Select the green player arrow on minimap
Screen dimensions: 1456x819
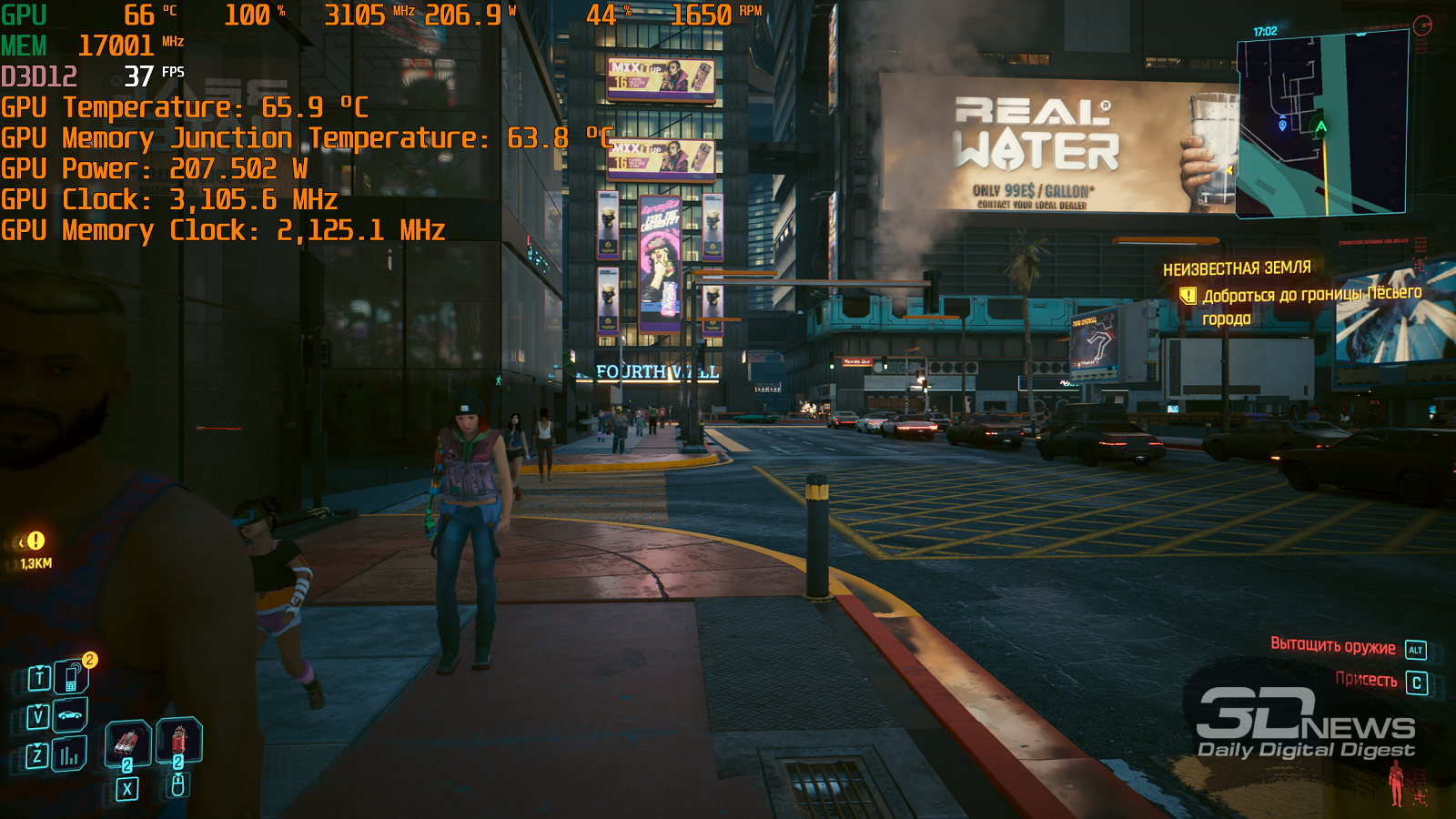1320,126
